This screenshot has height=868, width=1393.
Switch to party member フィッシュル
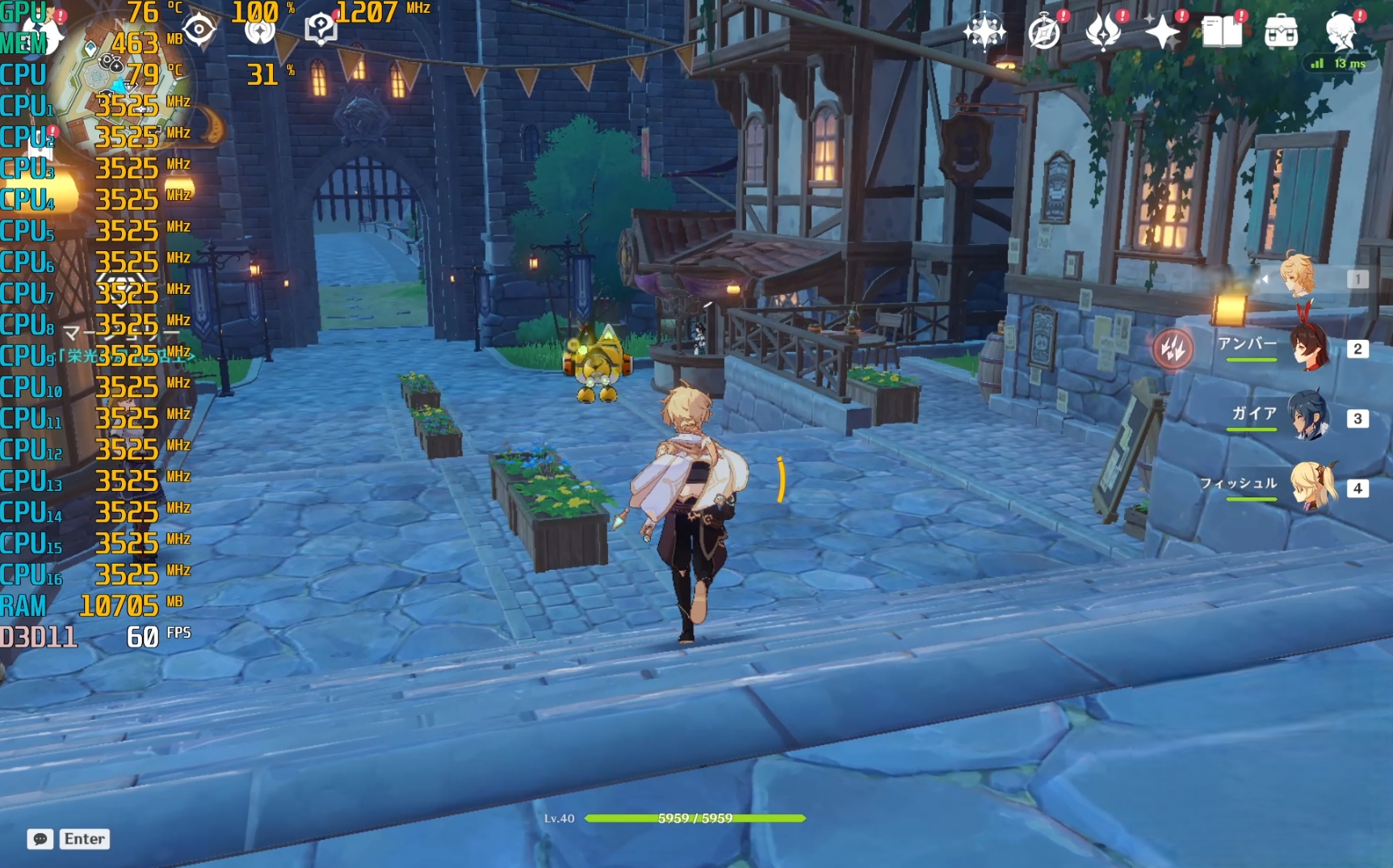coord(1312,487)
